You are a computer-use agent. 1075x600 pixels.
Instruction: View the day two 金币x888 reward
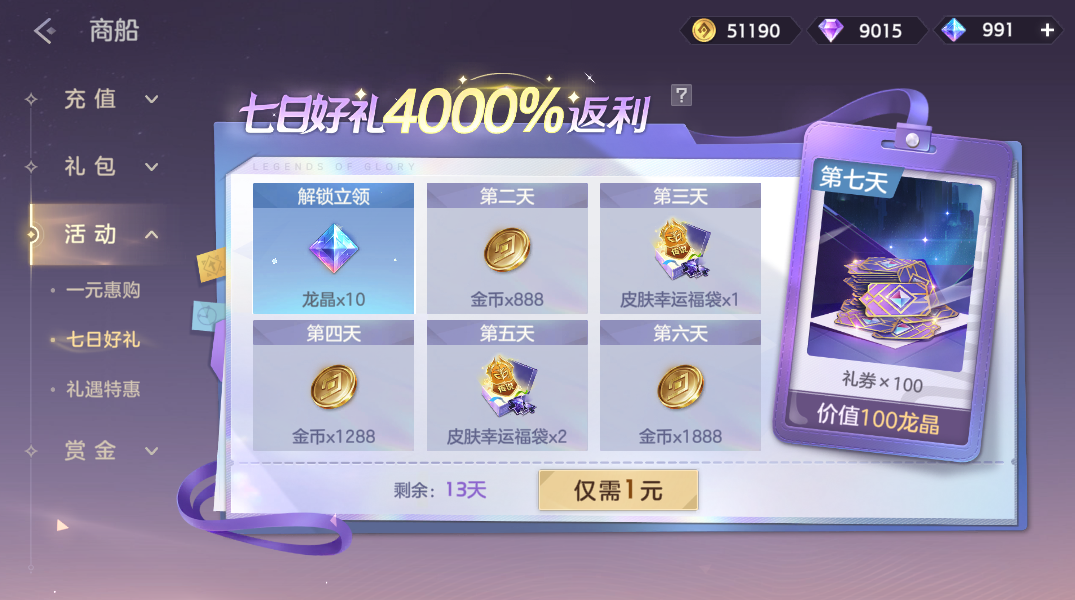click(507, 249)
